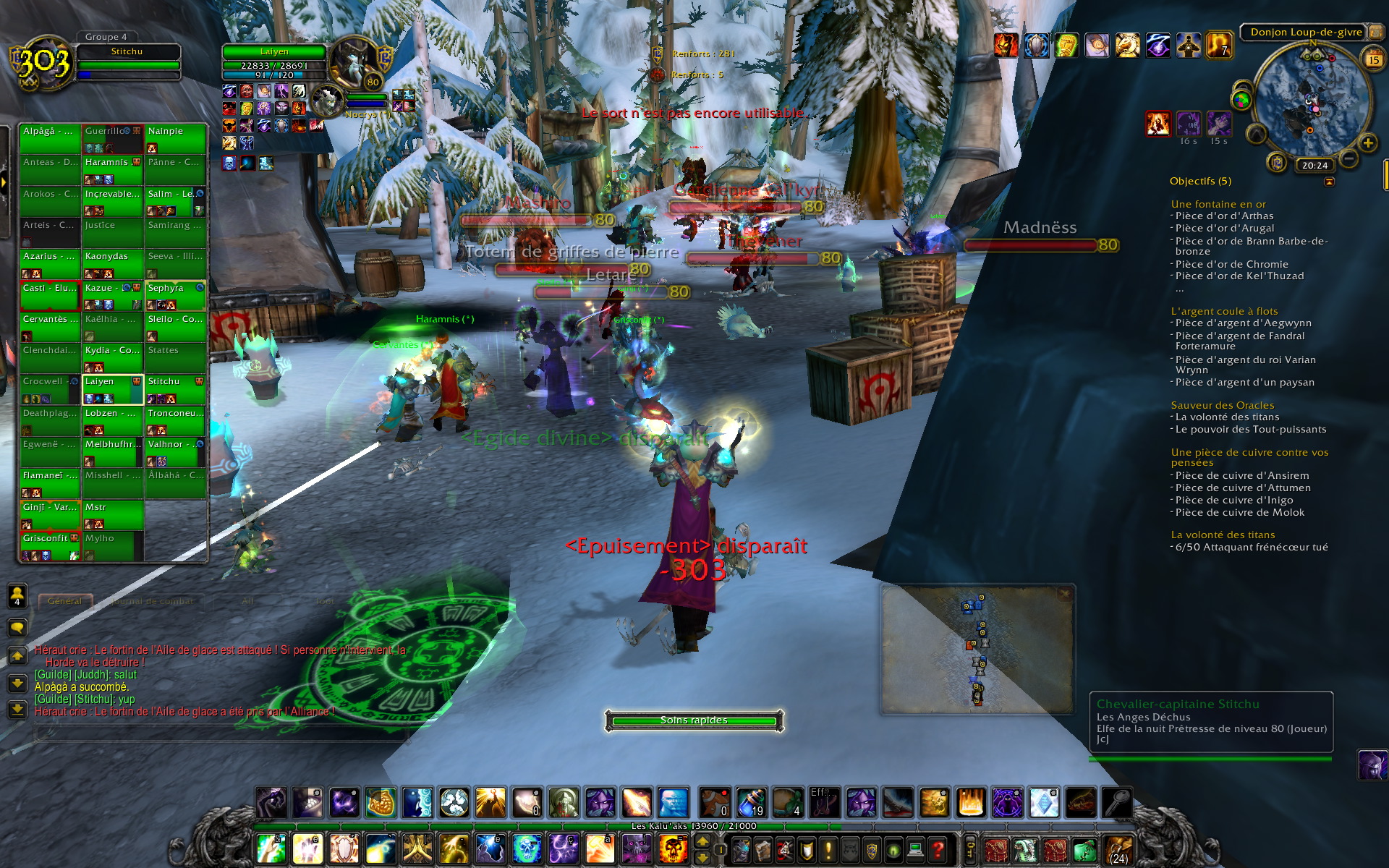Zoom out on the minimap
This screenshot has width=1389, height=868.
(x=1348, y=158)
